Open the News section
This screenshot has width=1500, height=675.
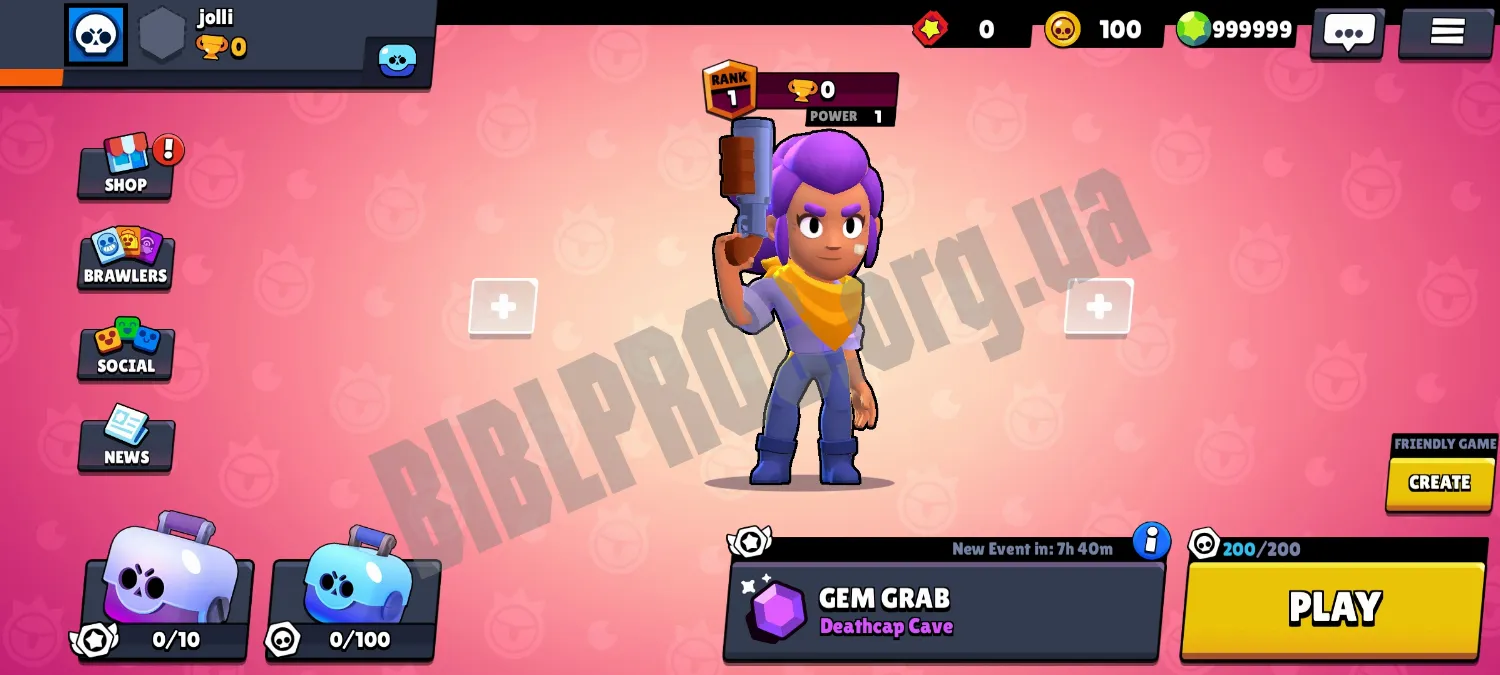click(x=126, y=439)
